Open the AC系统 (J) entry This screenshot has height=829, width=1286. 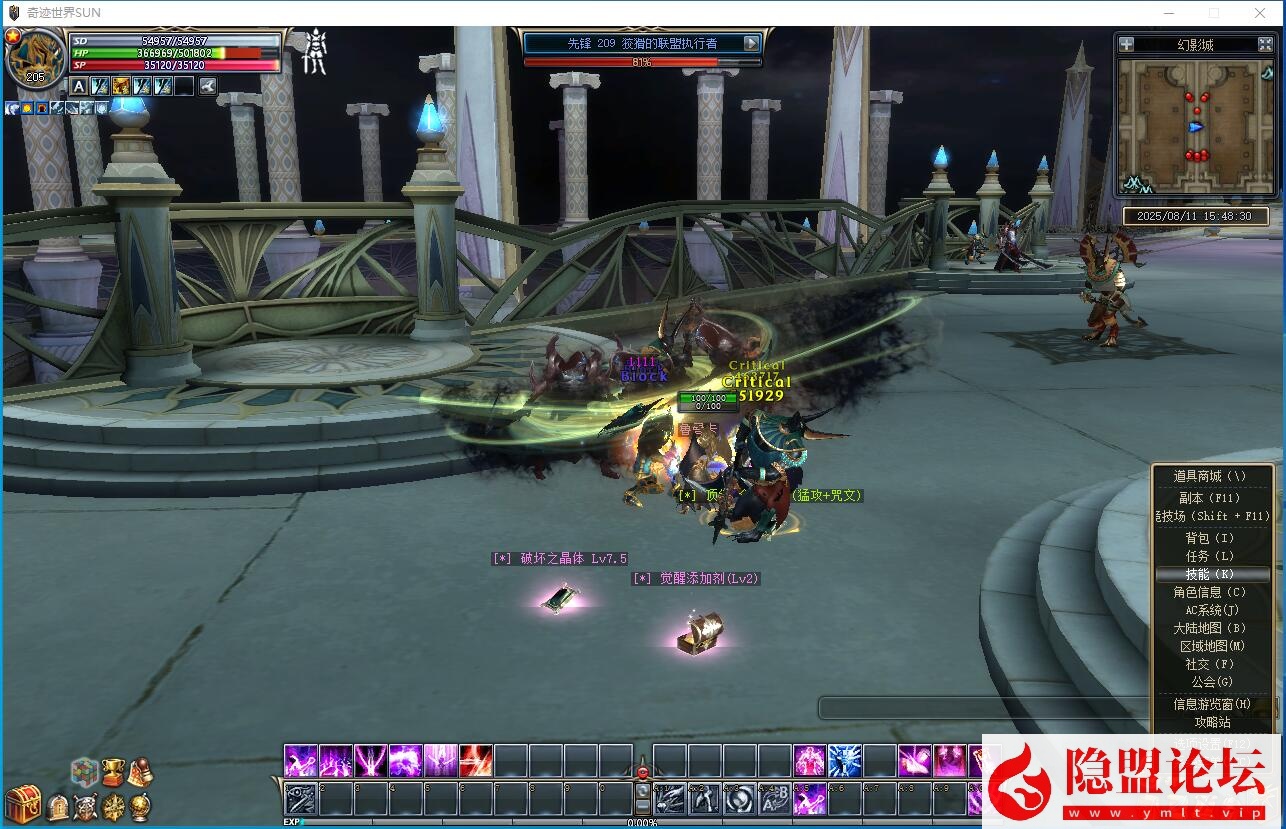pyautogui.click(x=1210, y=610)
